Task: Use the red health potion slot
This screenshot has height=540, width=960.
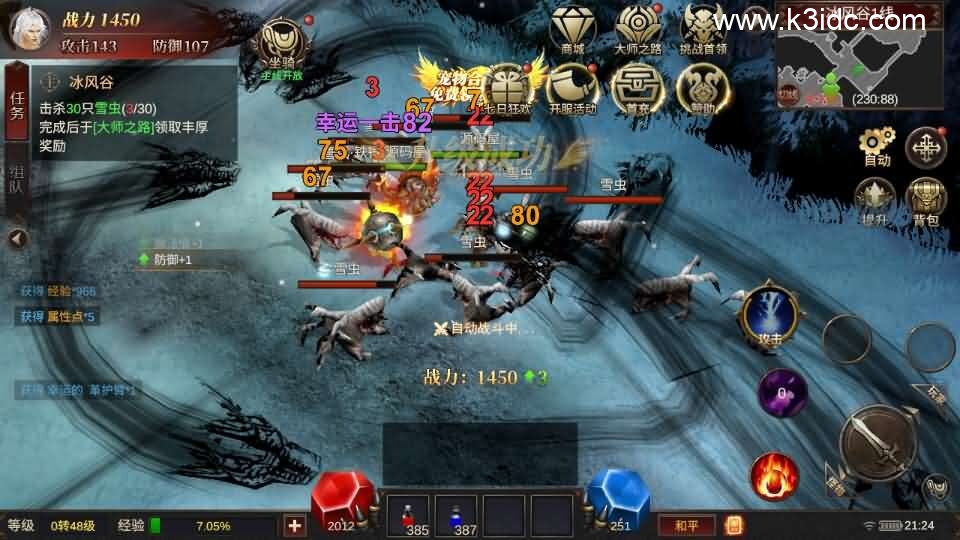Action: click(x=408, y=516)
